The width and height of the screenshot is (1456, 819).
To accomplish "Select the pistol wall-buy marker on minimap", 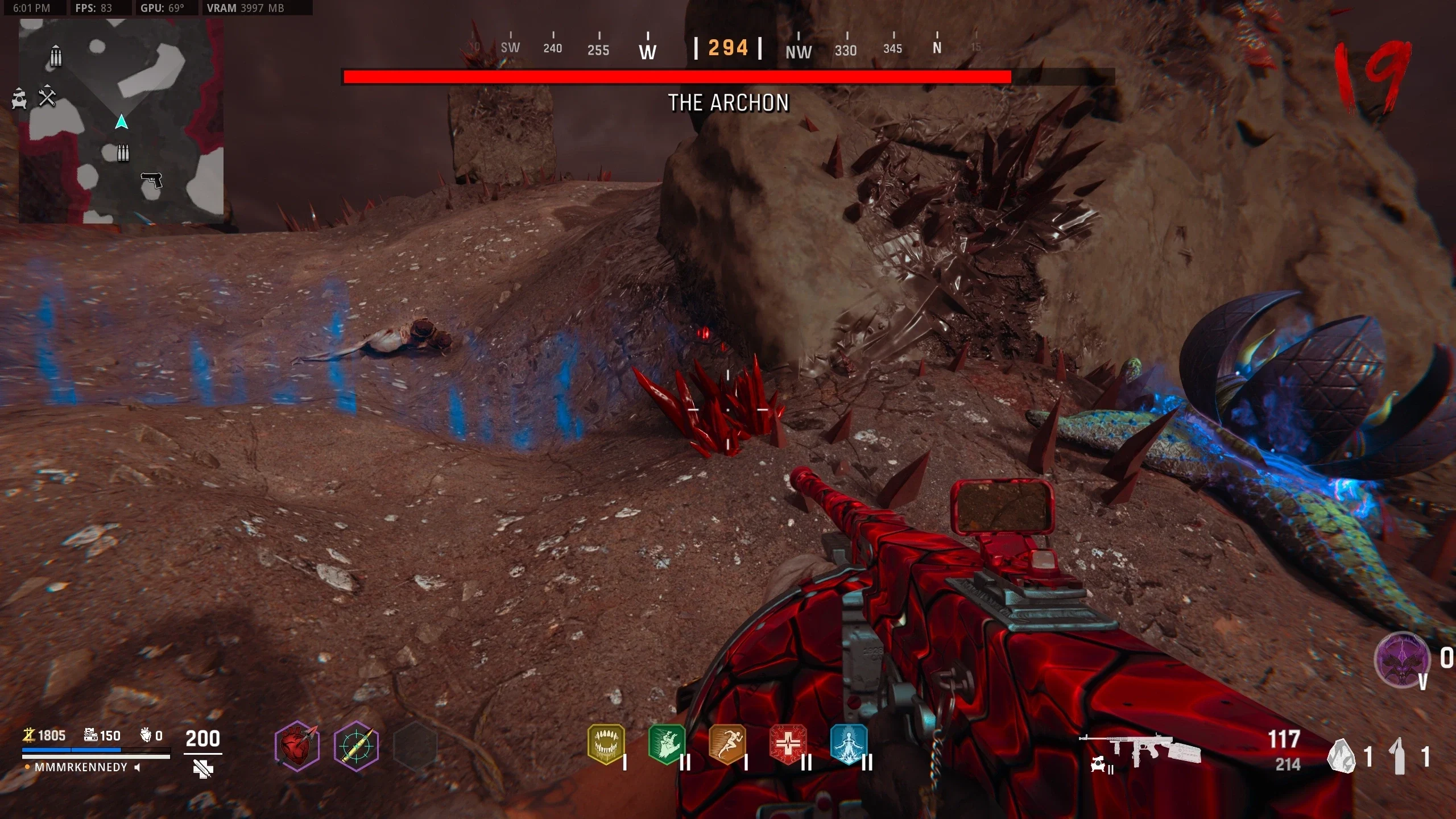I will pyautogui.click(x=151, y=180).
